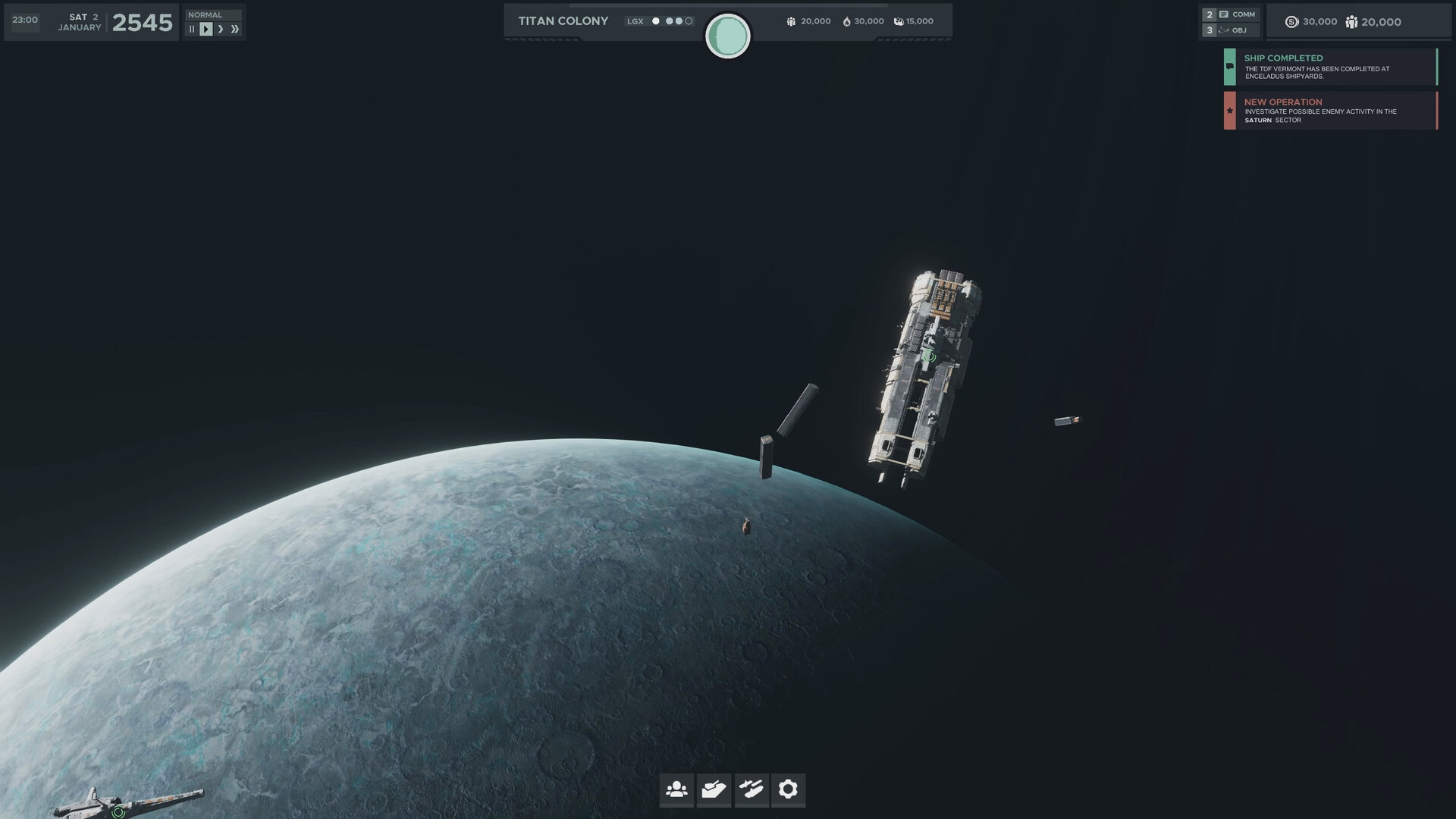Image resolution: width=1456 pixels, height=819 pixels.
Task: Open the COMM panel
Action: [1239, 14]
